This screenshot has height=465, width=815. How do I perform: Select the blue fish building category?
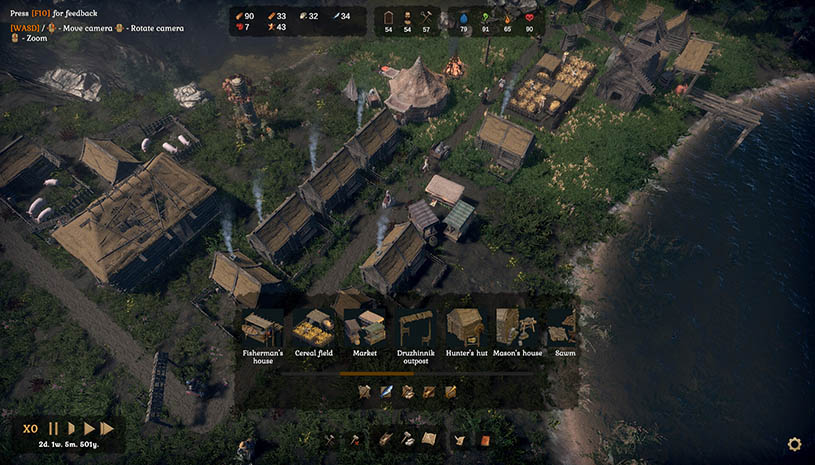[x=386, y=392]
